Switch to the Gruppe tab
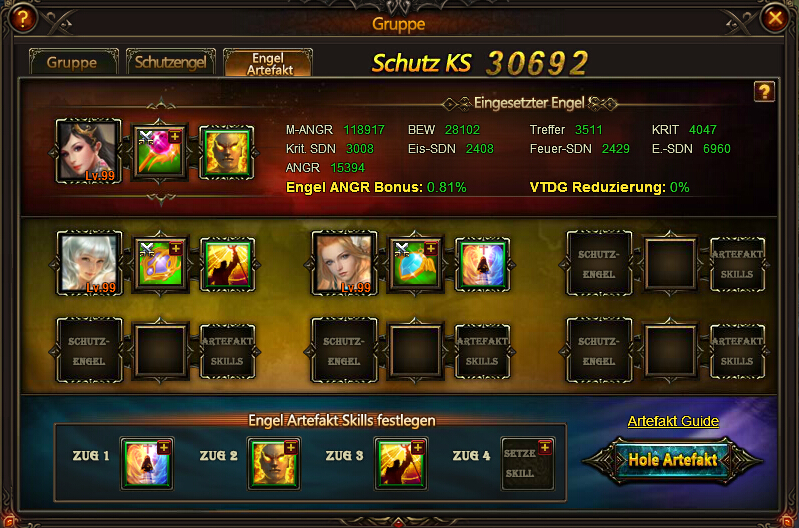 tap(72, 62)
